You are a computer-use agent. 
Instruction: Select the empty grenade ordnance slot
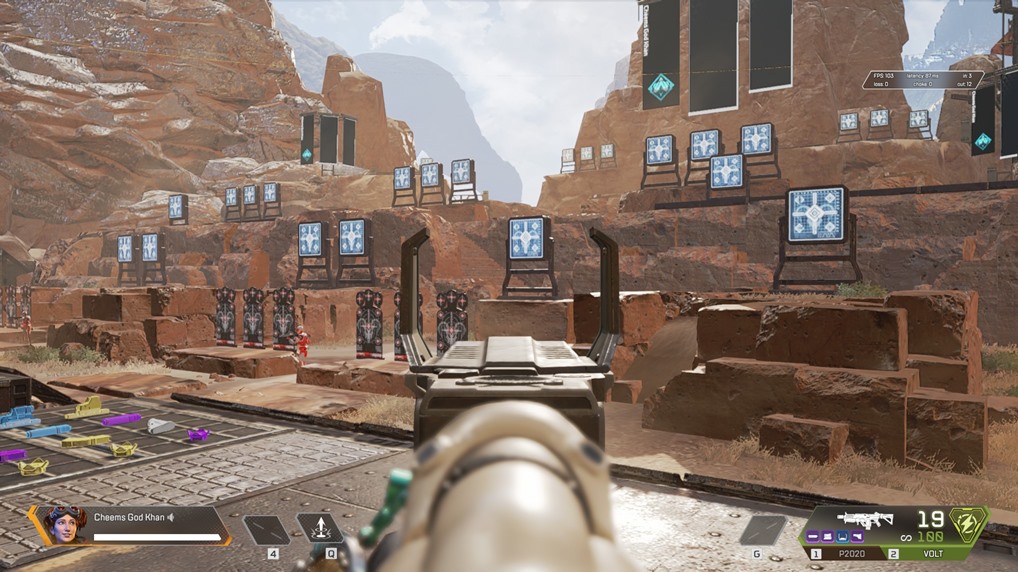coord(763,529)
